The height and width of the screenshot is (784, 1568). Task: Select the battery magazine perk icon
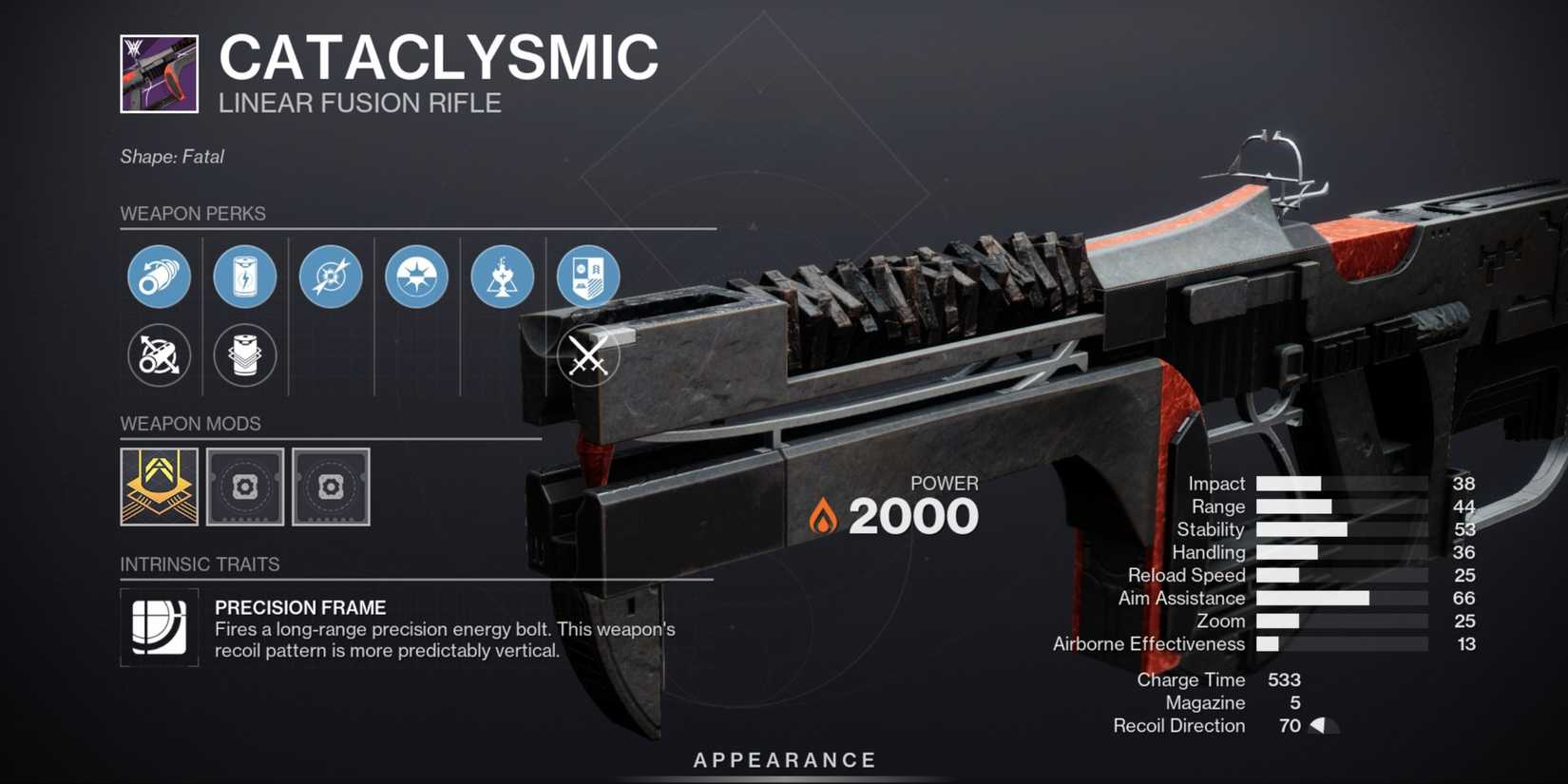[245, 277]
